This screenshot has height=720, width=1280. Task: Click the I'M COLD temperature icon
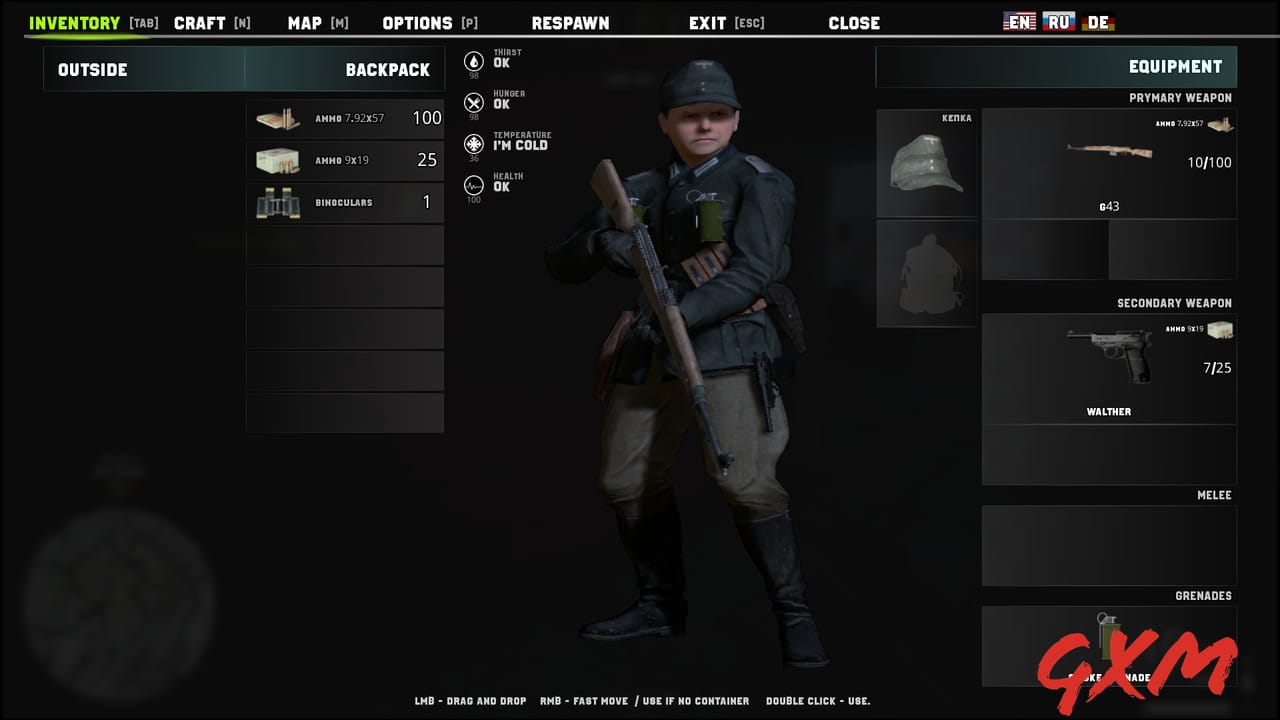pos(474,144)
